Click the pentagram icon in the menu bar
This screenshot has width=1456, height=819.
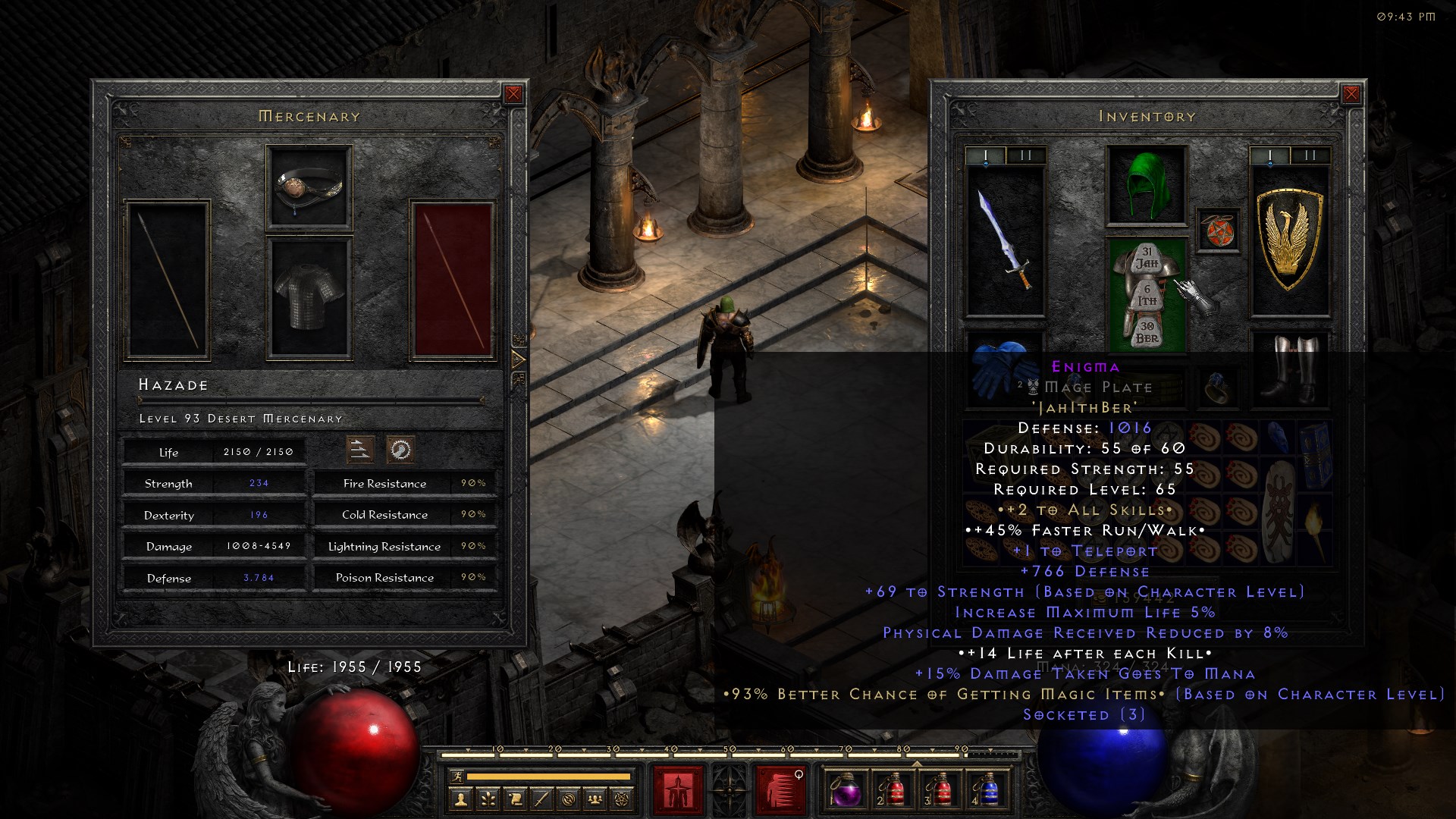pyautogui.click(x=623, y=799)
